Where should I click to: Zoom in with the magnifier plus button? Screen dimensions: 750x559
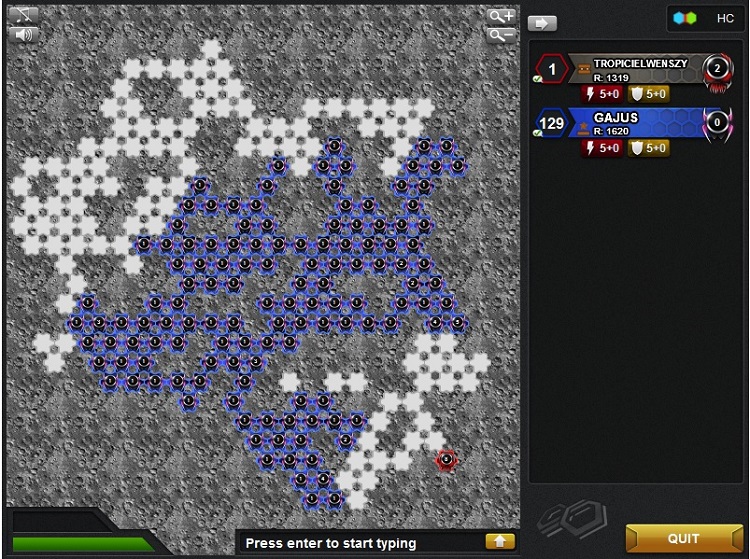(502, 16)
